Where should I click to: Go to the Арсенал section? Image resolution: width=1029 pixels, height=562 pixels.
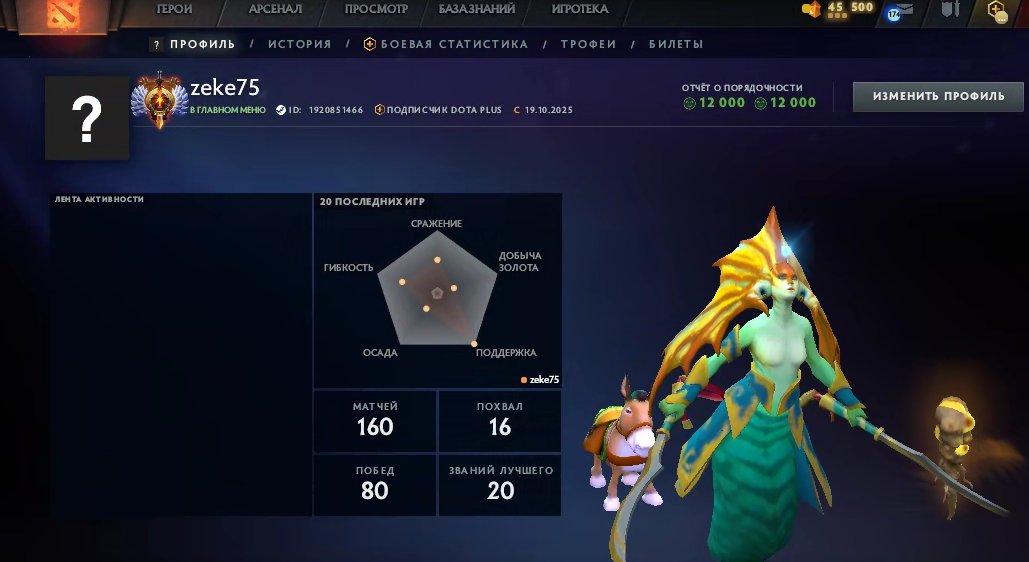point(275,9)
